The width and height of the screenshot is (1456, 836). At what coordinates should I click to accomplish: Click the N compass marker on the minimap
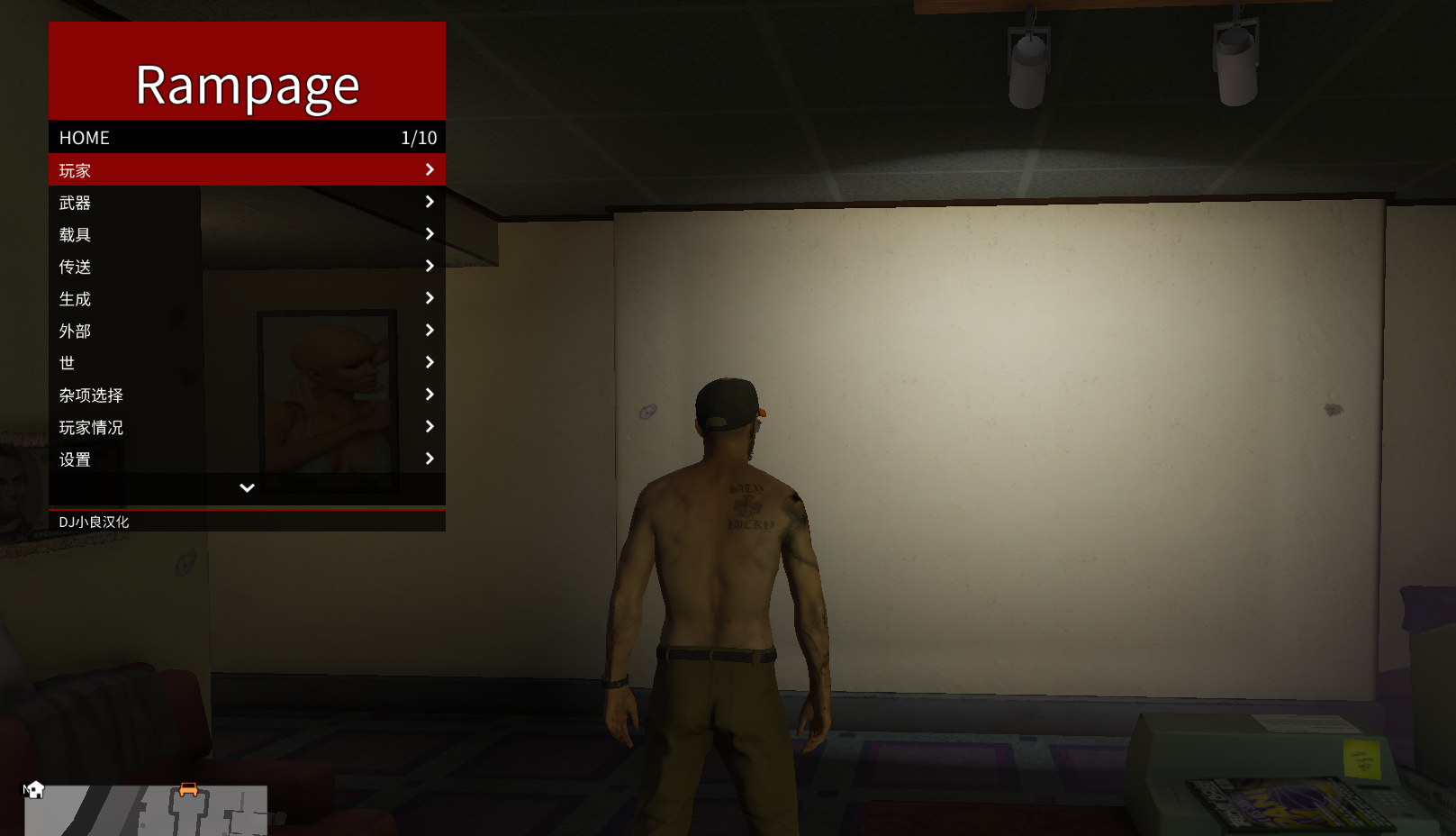pyautogui.click(x=25, y=788)
